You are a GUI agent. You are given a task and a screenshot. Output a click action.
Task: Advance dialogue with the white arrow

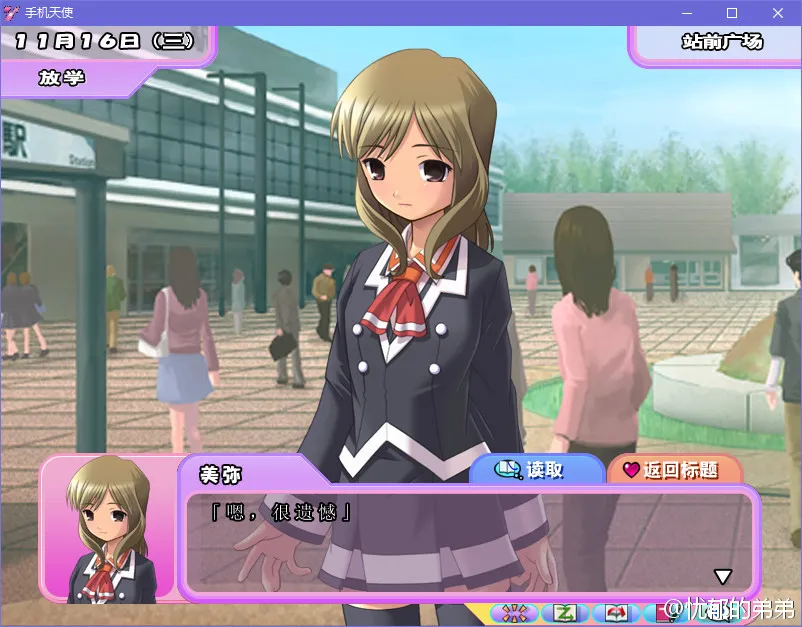tap(722, 576)
